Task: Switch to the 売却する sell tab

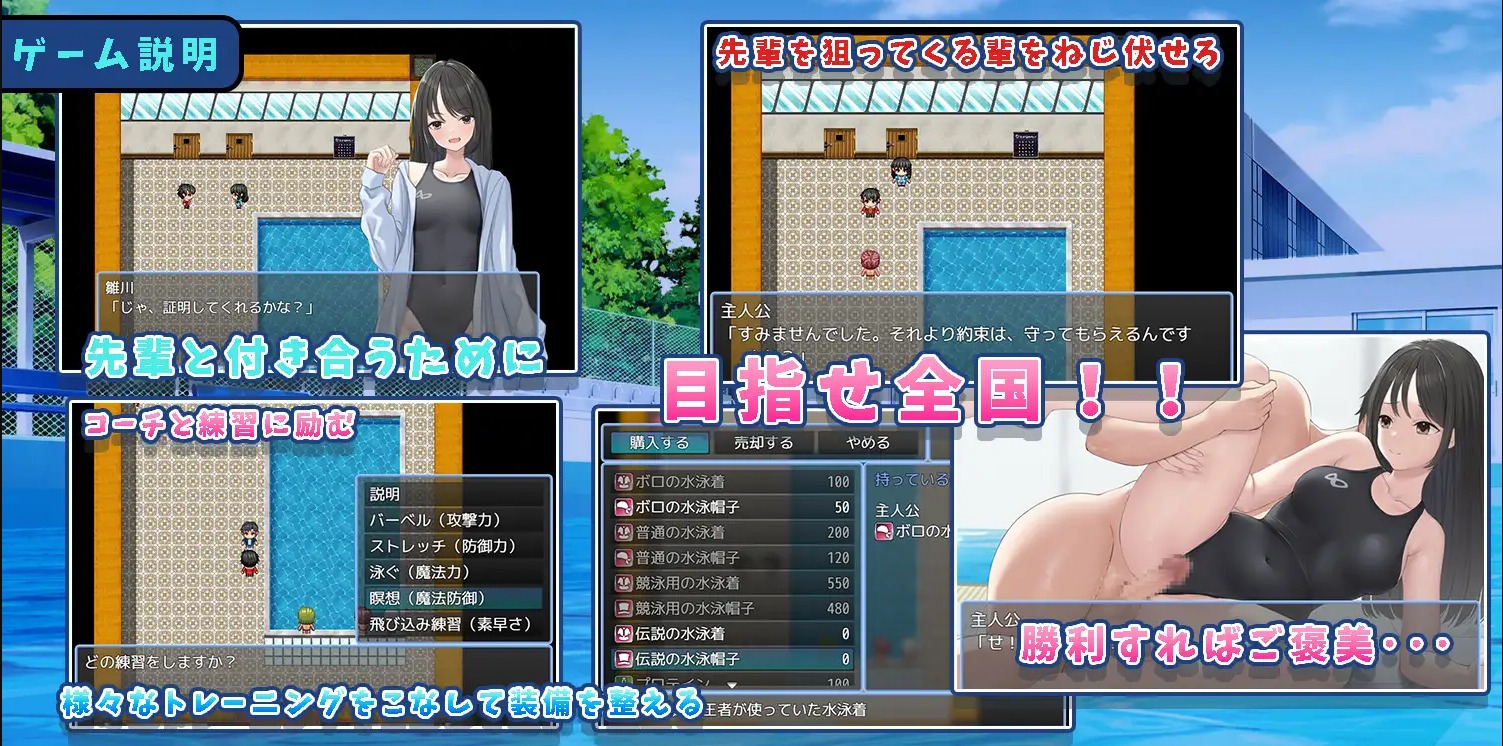Action: point(762,443)
